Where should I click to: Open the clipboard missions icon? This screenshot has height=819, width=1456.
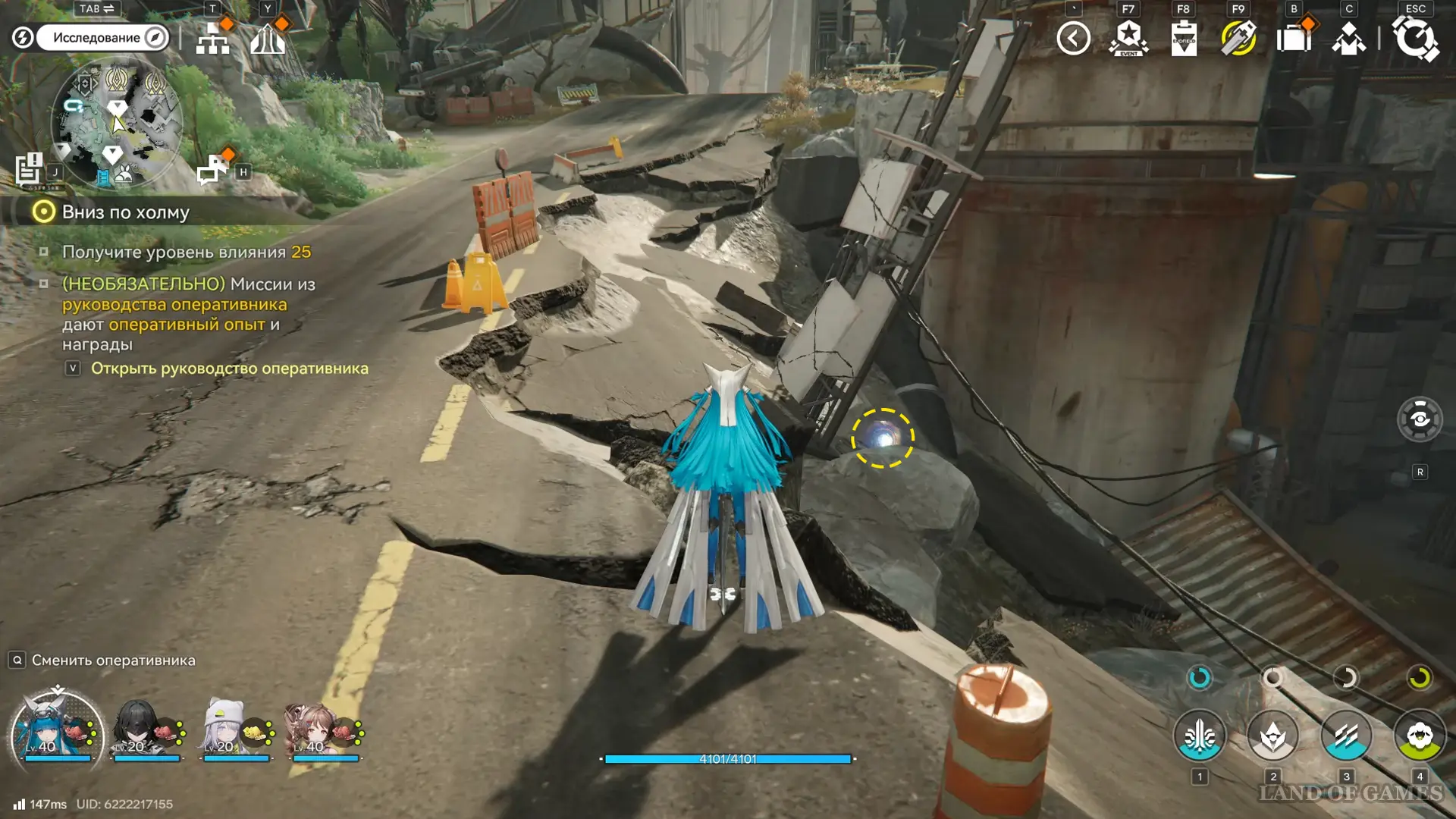coord(1184,38)
